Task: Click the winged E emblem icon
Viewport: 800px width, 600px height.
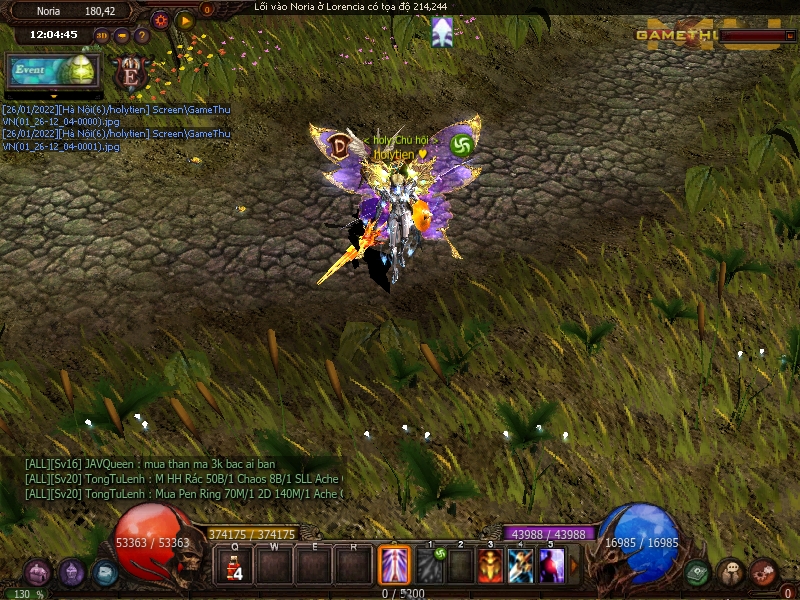Action: (x=131, y=73)
